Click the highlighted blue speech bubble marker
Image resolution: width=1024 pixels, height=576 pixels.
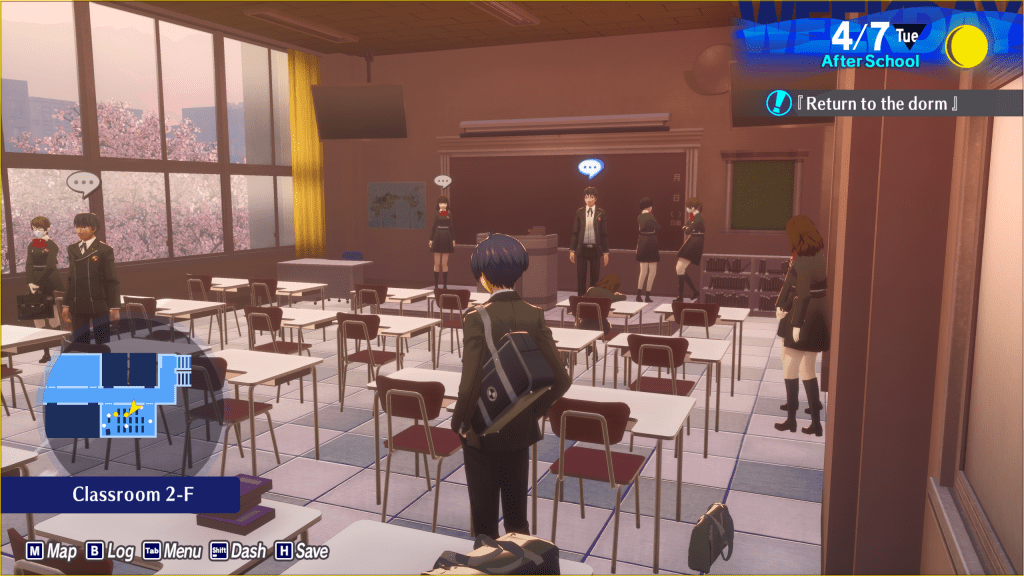[x=590, y=168]
